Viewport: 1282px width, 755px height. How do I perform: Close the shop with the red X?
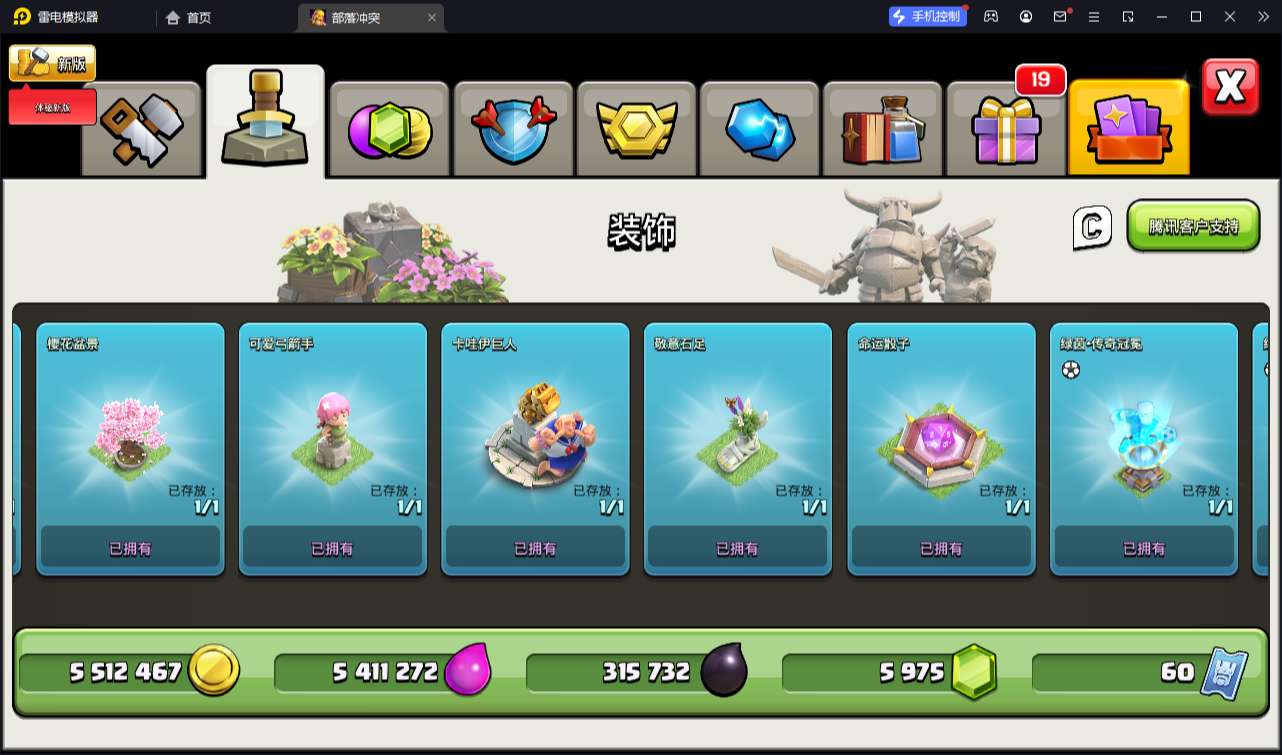pyautogui.click(x=1229, y=88)
